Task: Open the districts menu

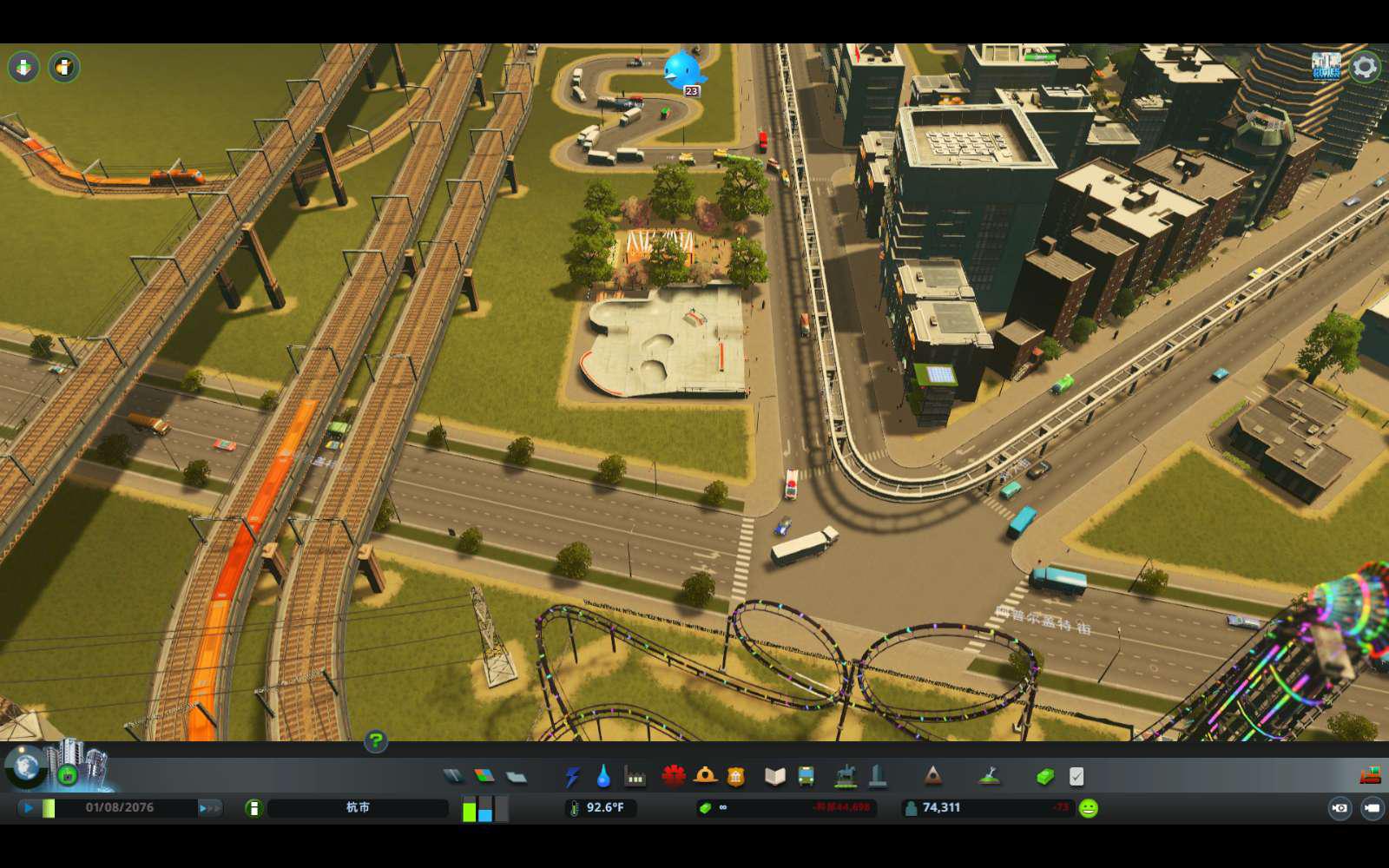Action: [x=517, y=776]
